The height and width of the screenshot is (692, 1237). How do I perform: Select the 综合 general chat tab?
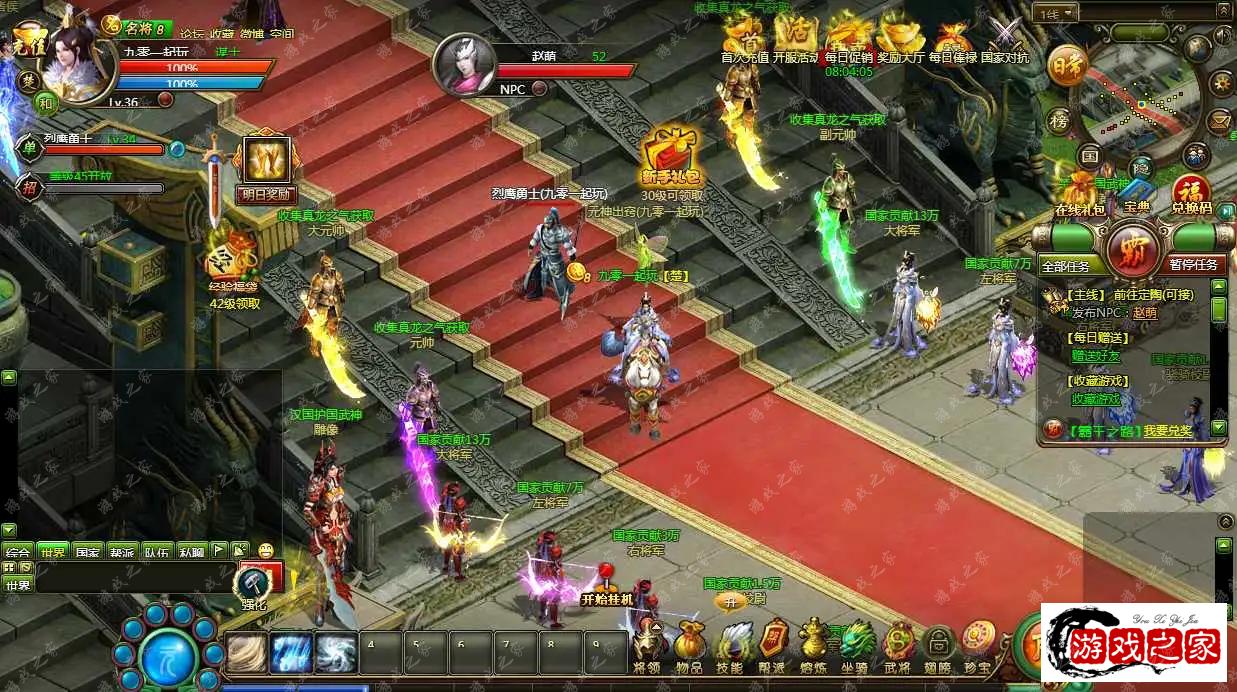click(x=19, y=552)
